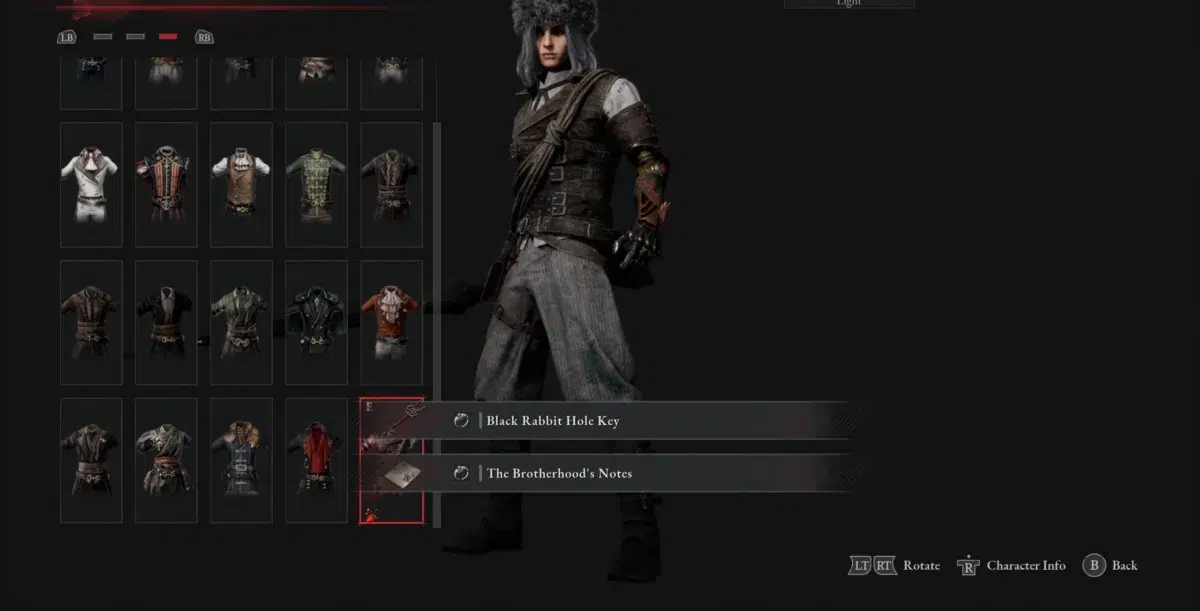The image size is (1200, 611).
Task: Click the Back button label
Action: 1124,565
